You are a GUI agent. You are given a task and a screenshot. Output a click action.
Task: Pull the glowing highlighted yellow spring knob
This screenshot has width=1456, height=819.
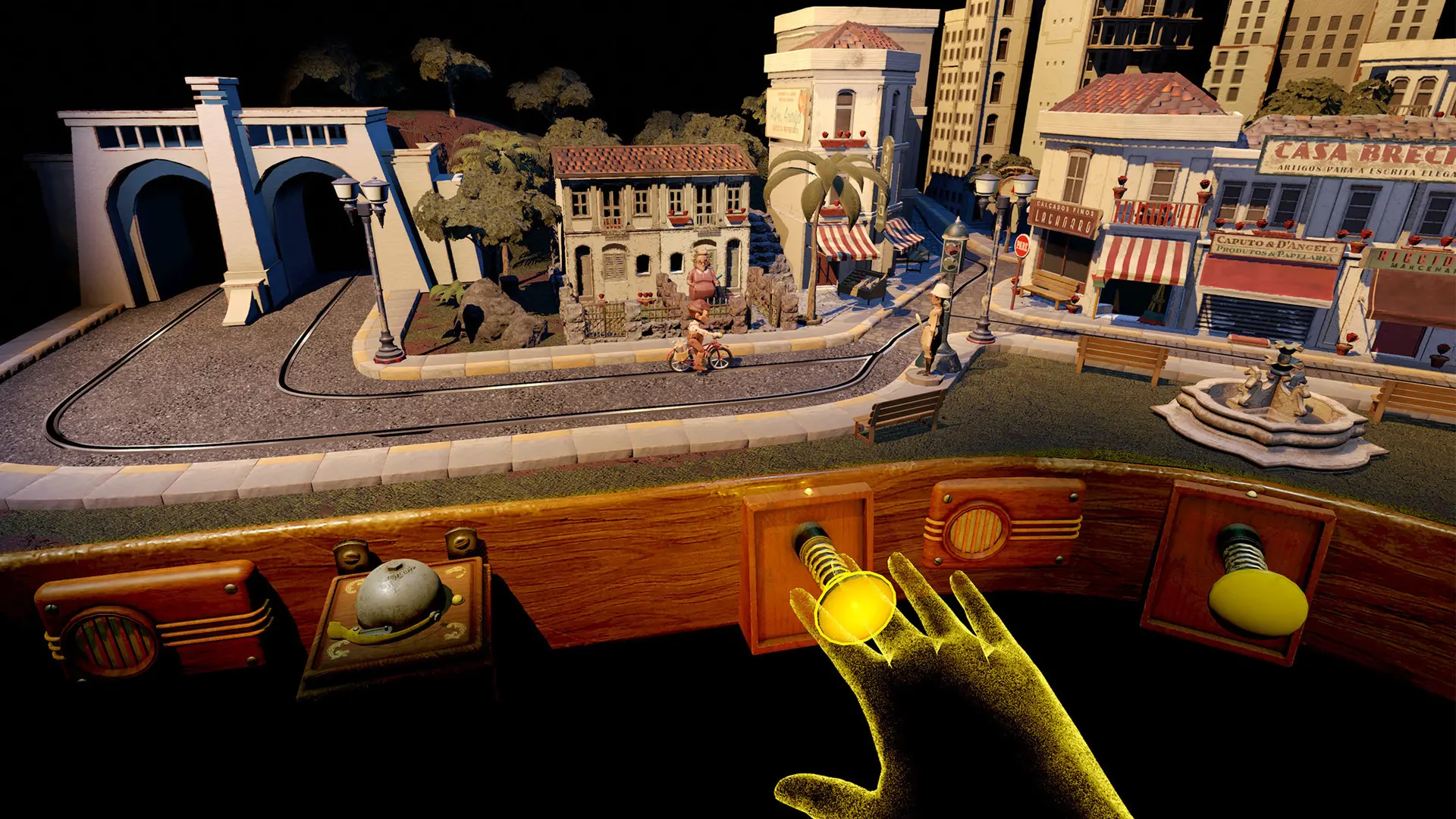tap(854, 605)
